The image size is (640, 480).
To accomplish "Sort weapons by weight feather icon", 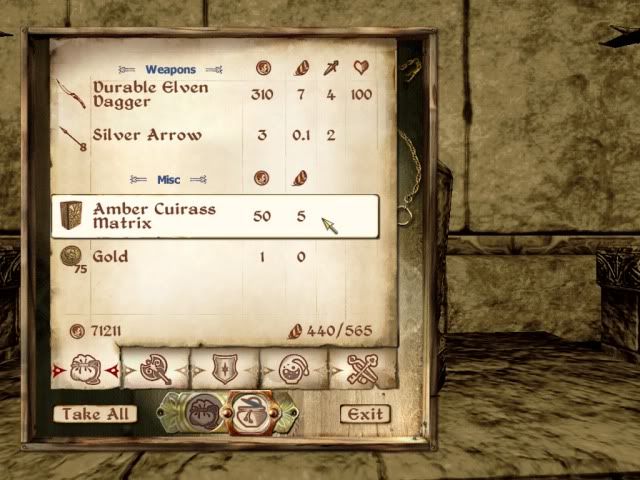I will pos(301,69).
